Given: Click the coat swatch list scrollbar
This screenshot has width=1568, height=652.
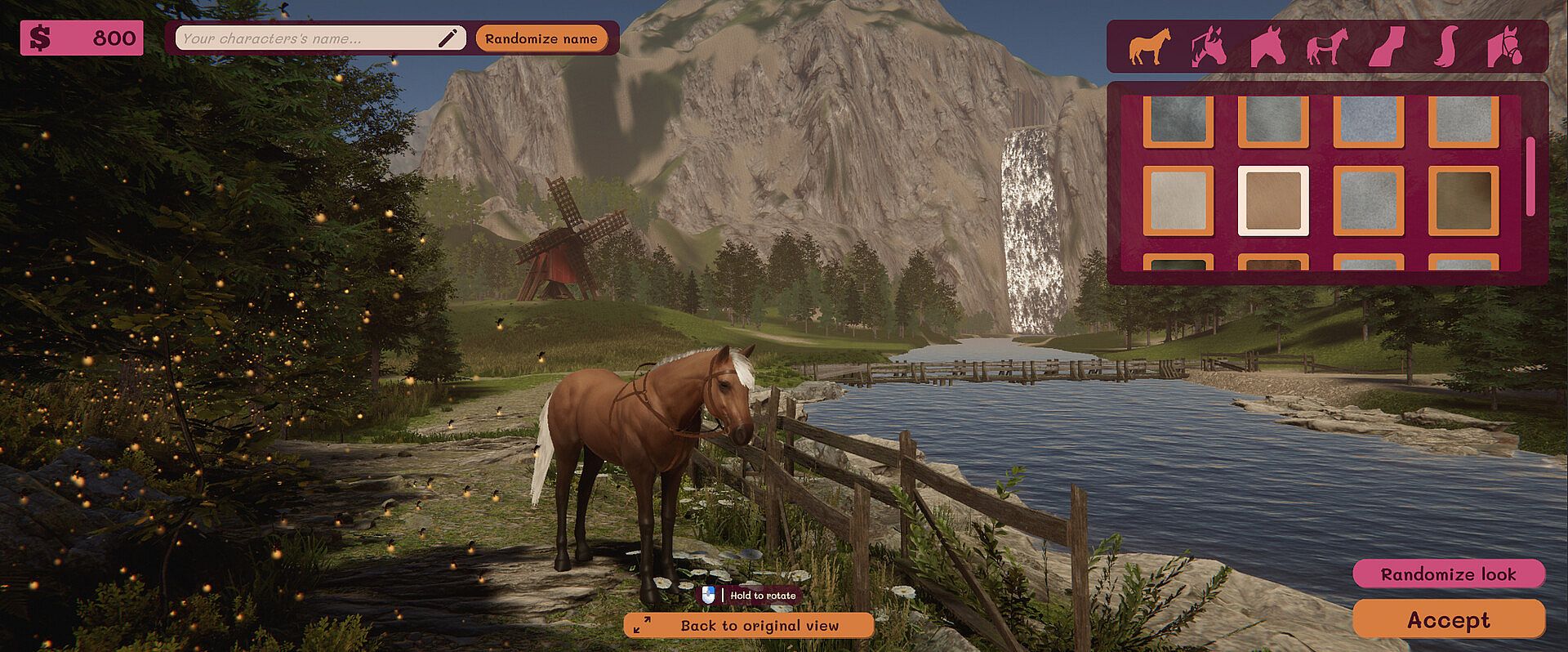Looking at the screenshot, I should pos(1530,176).
